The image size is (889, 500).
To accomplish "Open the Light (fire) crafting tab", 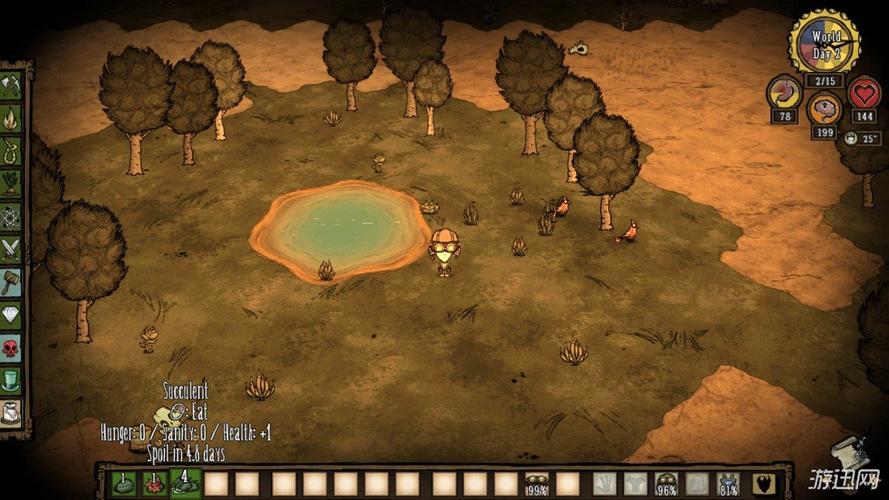I will click(12, 119).
